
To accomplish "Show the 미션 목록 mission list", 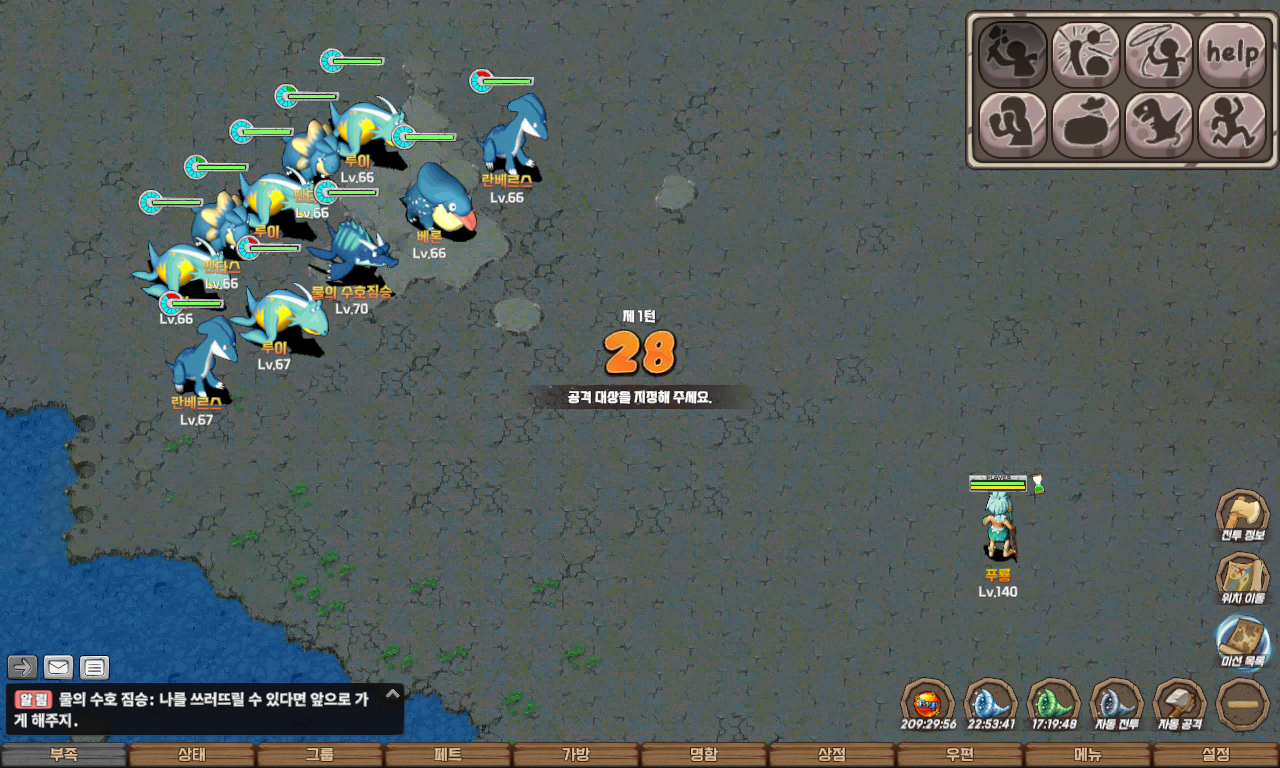I will coord(1242,640).
